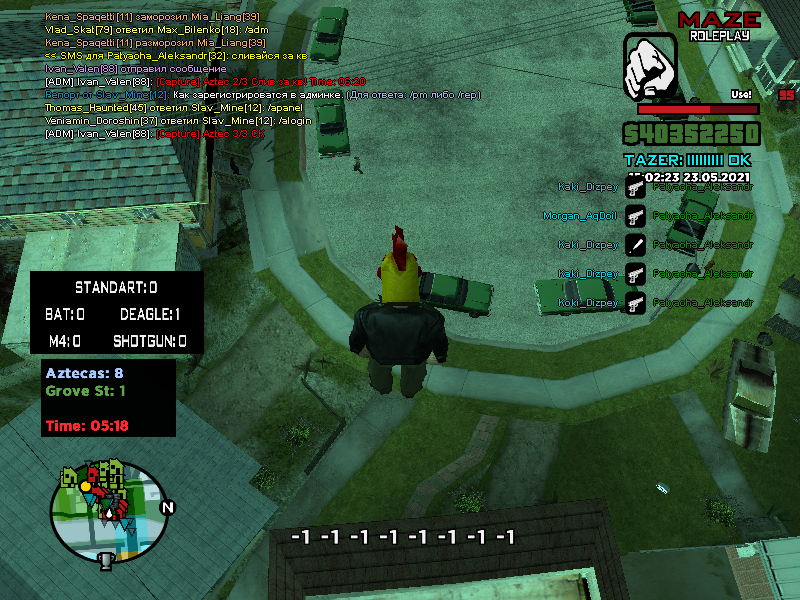This screenshot has width=800, height=600.
Task: Select the Veniamin_Doroshin /alogin chat line
Action: pyautogui.click(x=164, y=120)
